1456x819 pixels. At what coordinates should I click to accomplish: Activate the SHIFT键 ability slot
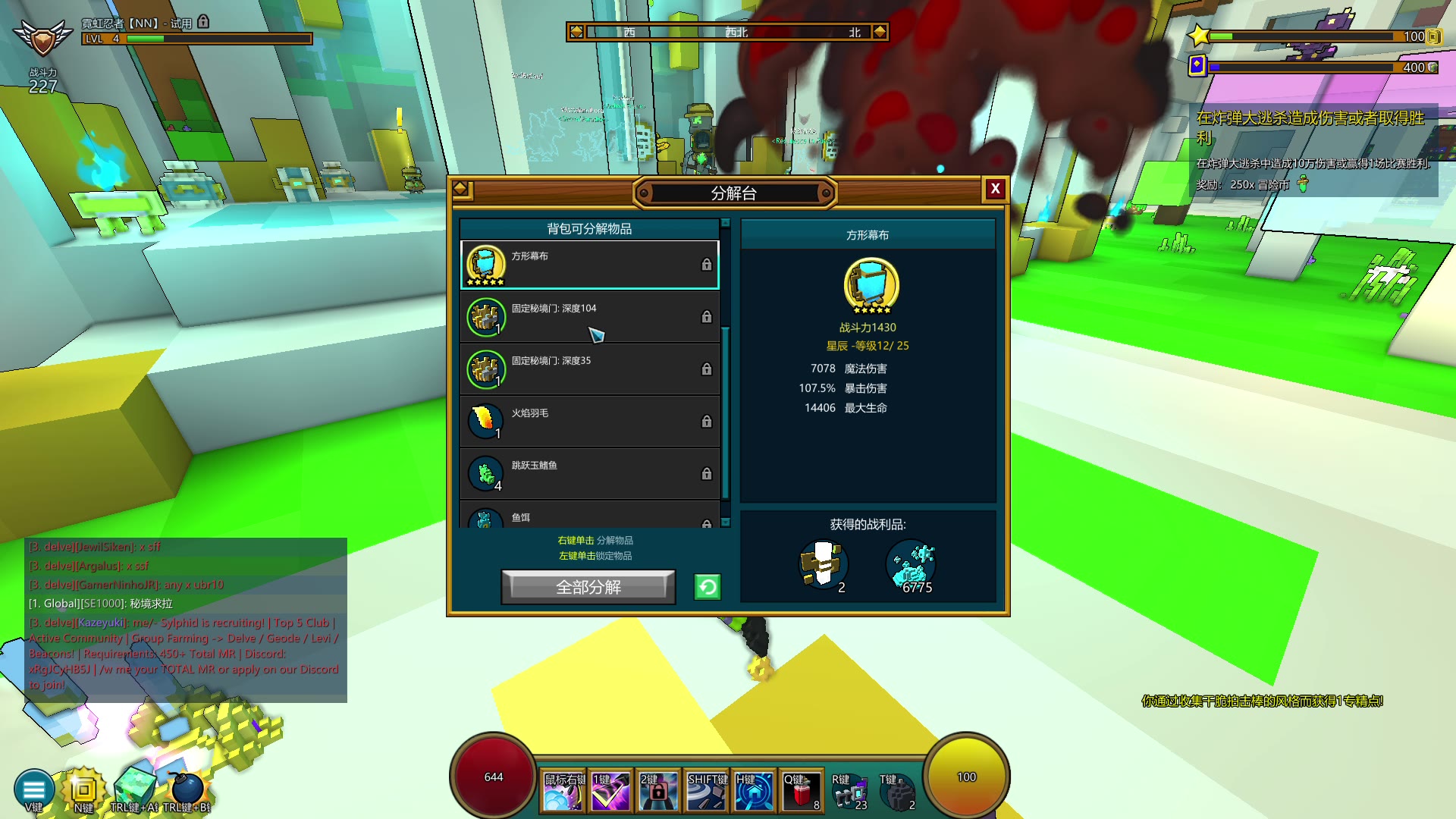[706, 791]
